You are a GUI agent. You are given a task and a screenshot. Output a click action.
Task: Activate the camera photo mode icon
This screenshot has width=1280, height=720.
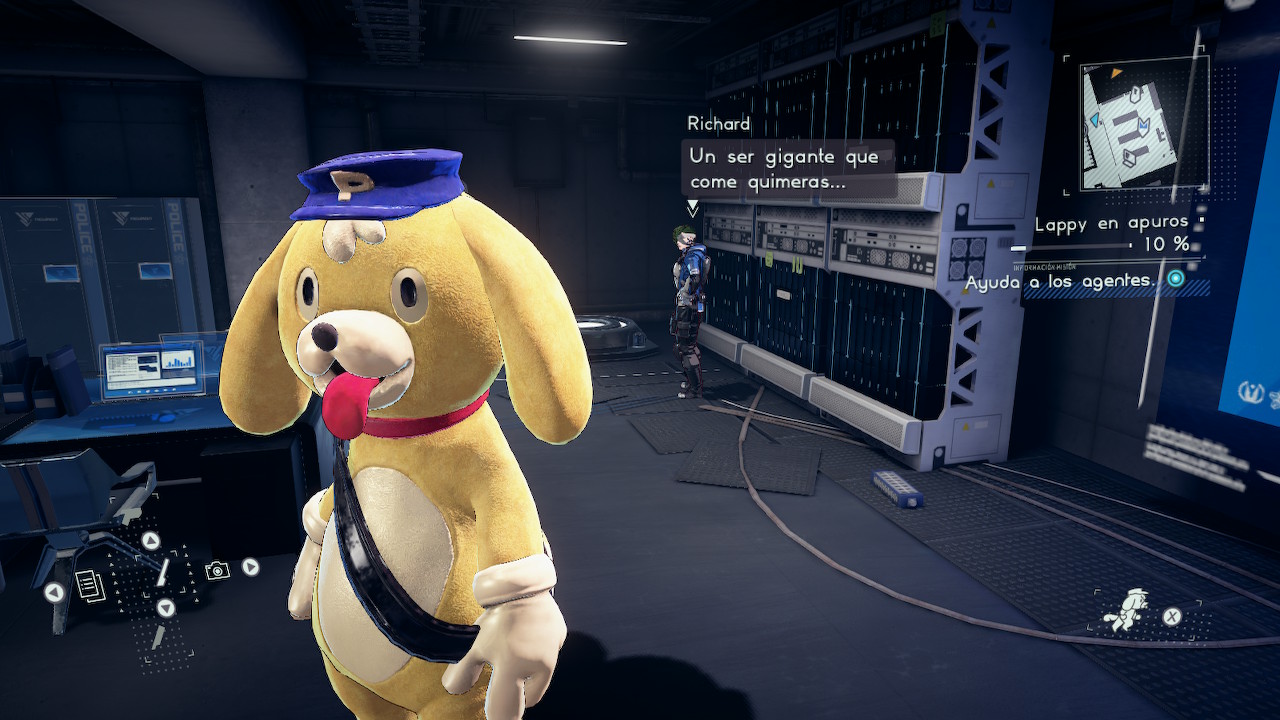pos(216,570)
